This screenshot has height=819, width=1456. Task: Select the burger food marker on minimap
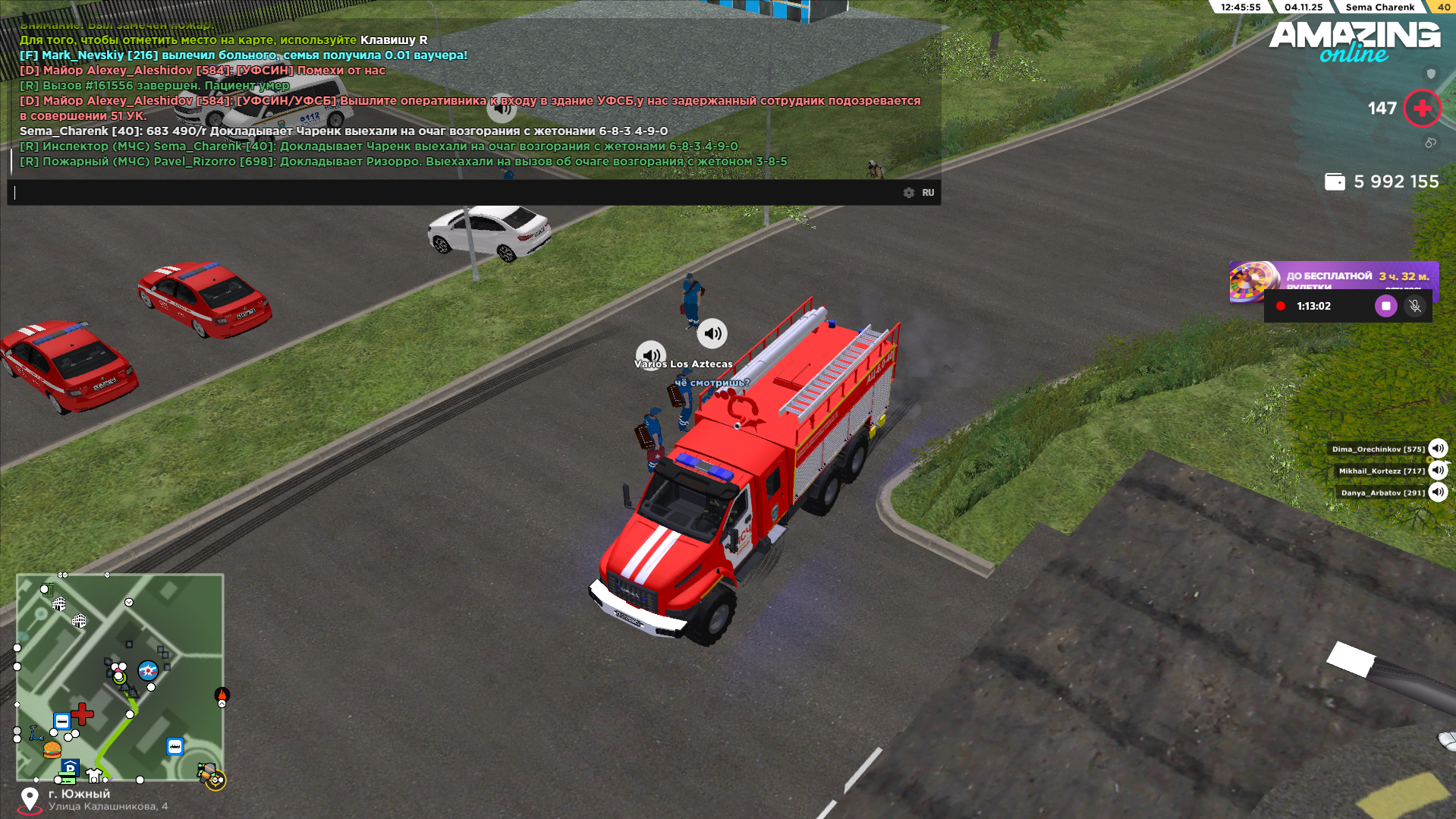pos(52,750)
